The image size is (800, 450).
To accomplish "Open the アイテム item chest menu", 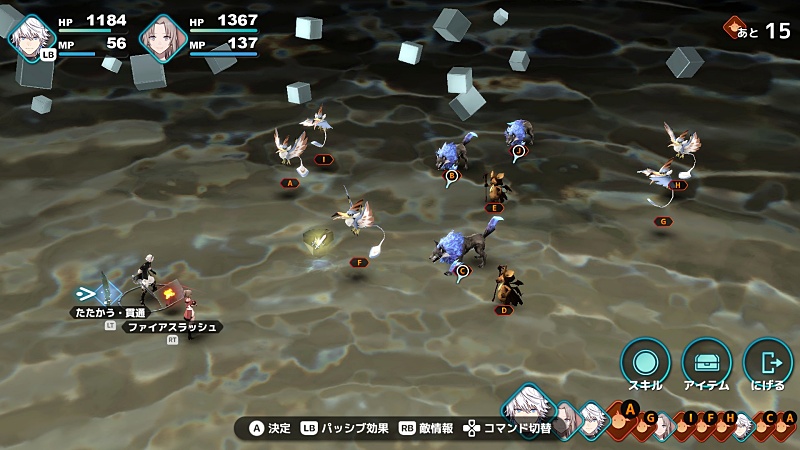I will [706, 361].
